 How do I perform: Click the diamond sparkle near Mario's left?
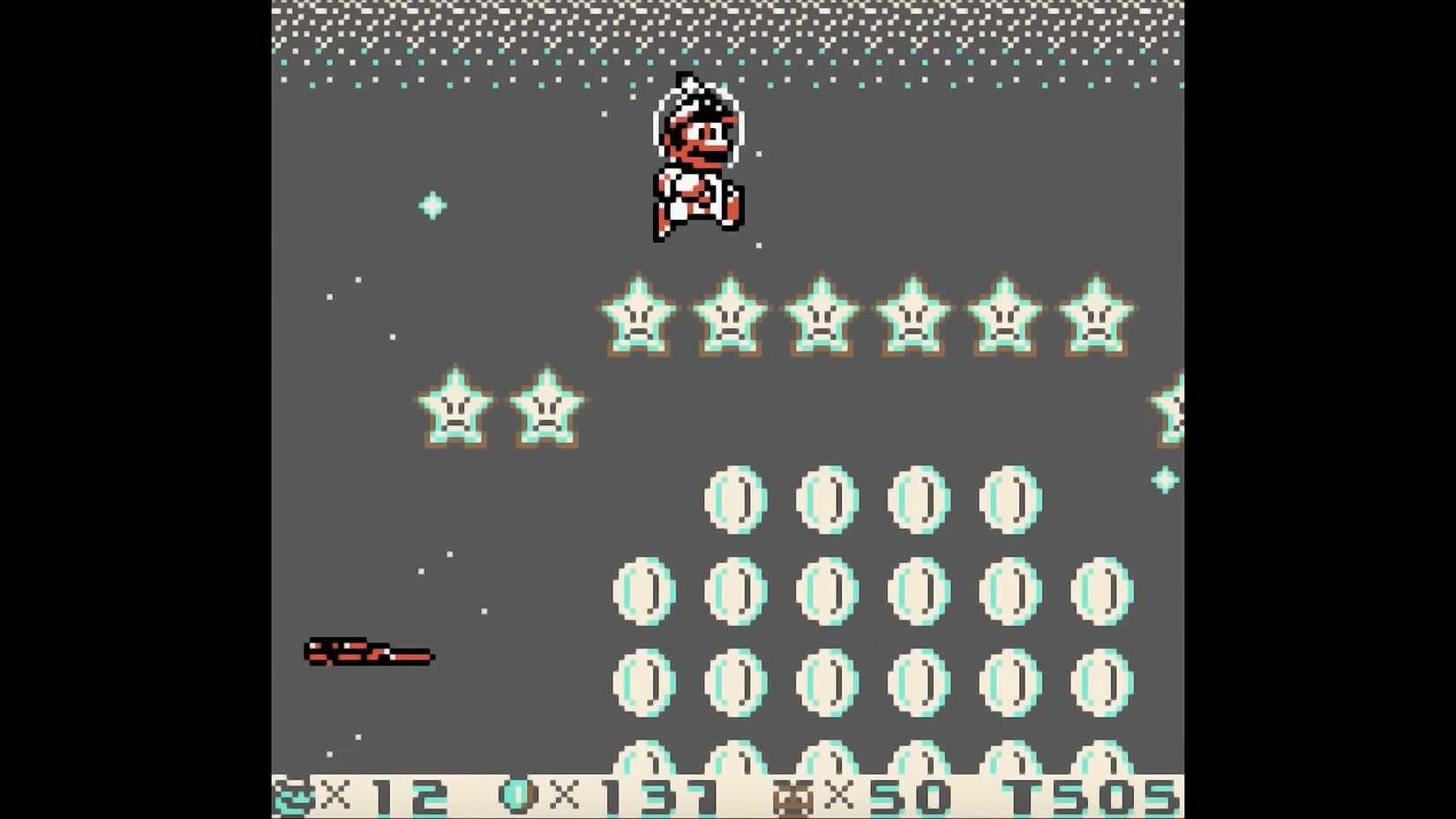pyautogui.click(x=430, y=205)
